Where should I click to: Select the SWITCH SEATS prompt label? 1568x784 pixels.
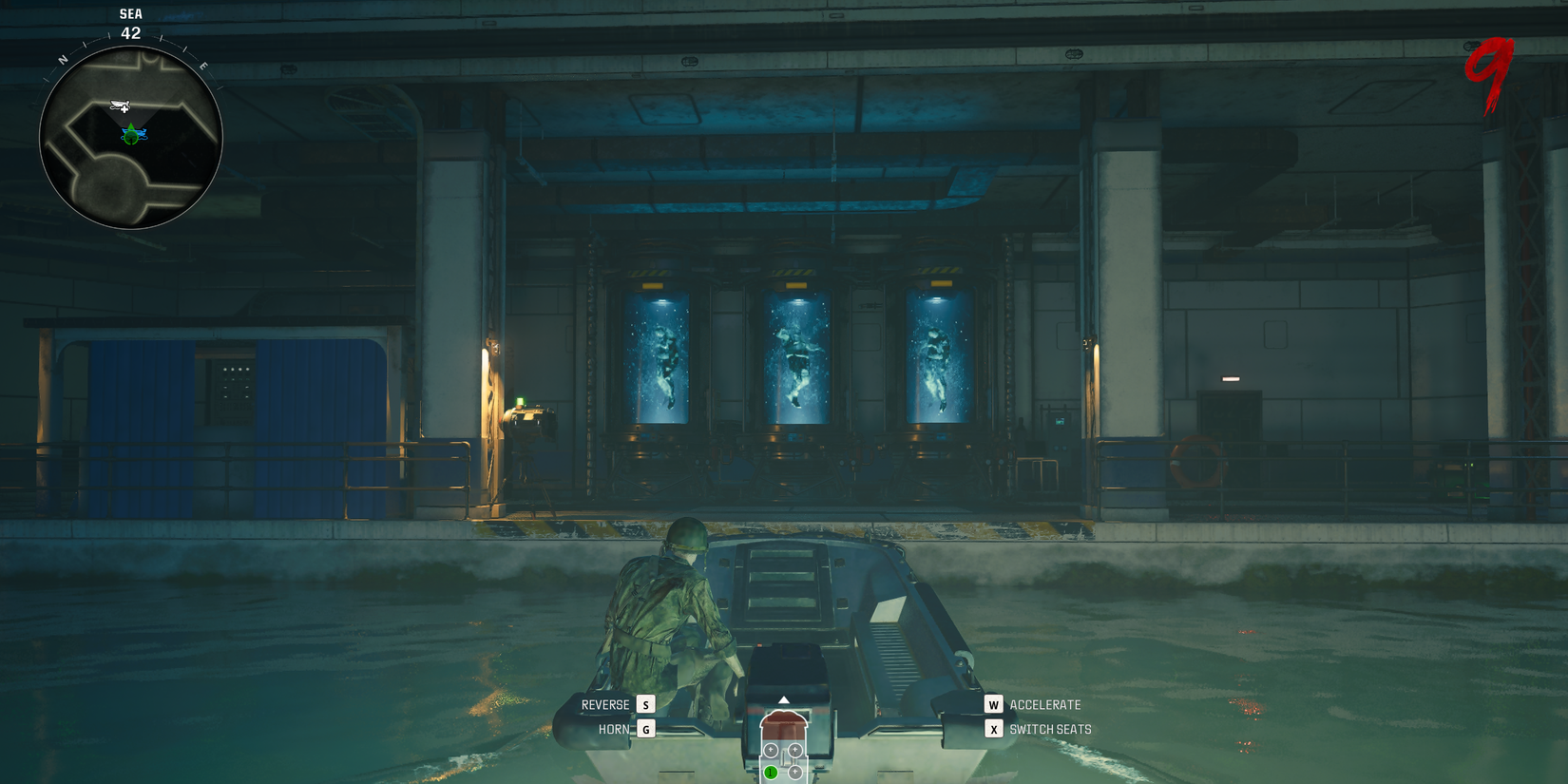(x=1051, y=729)
